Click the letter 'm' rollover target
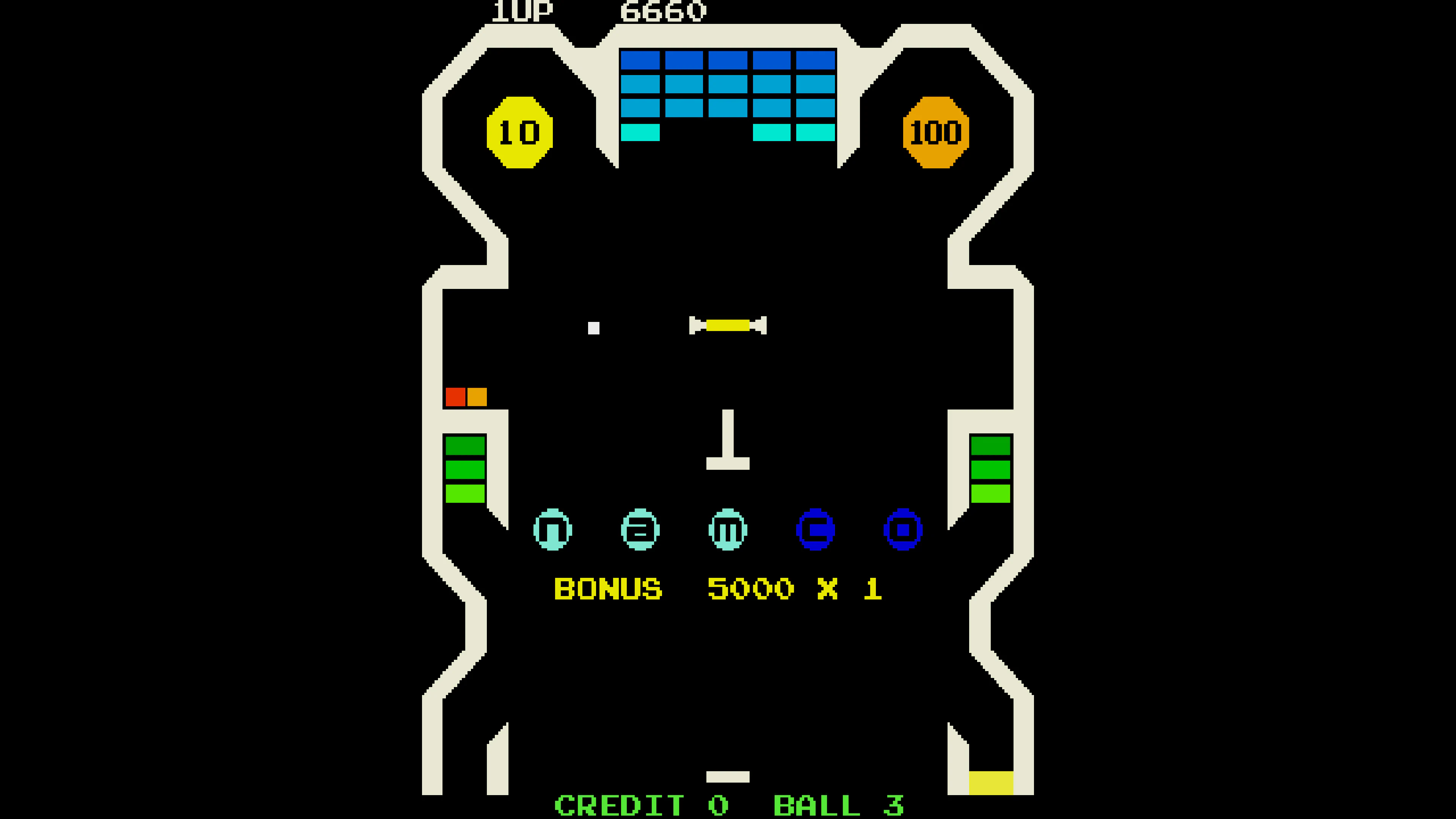This screenshot has width=1456, height=819. pos(728,530)
